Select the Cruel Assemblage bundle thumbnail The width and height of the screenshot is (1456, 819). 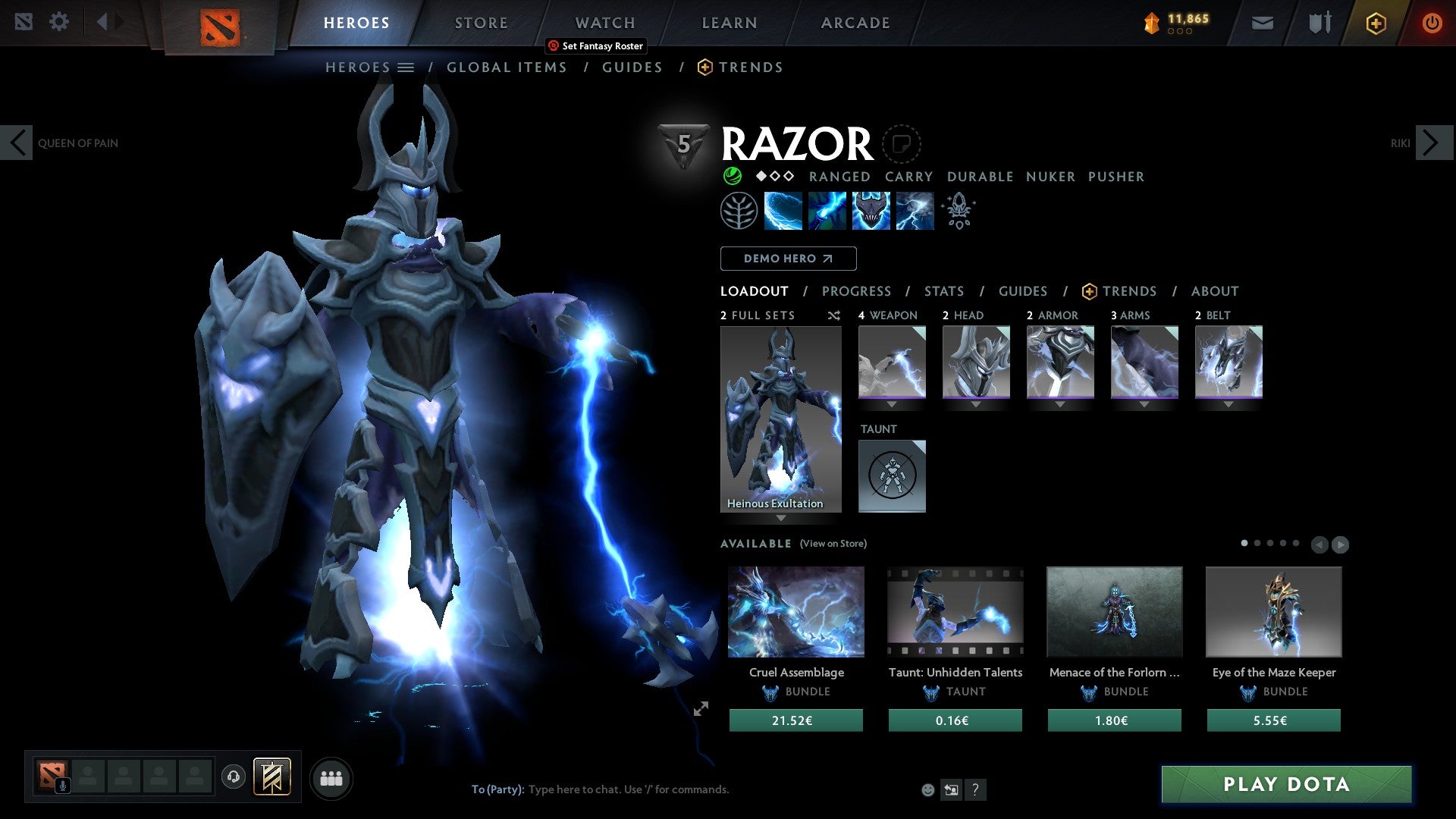click(x=795, y=612)
